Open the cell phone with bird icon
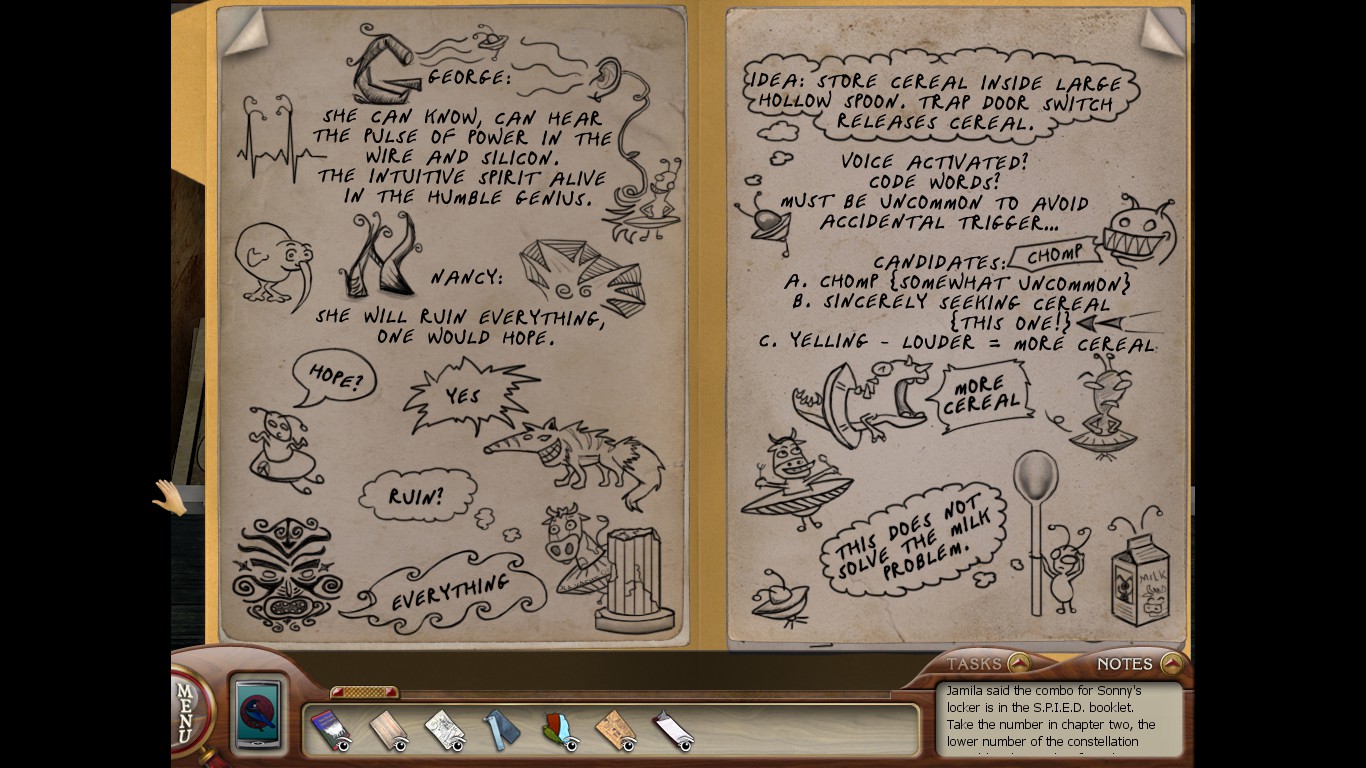 [259, 714]
